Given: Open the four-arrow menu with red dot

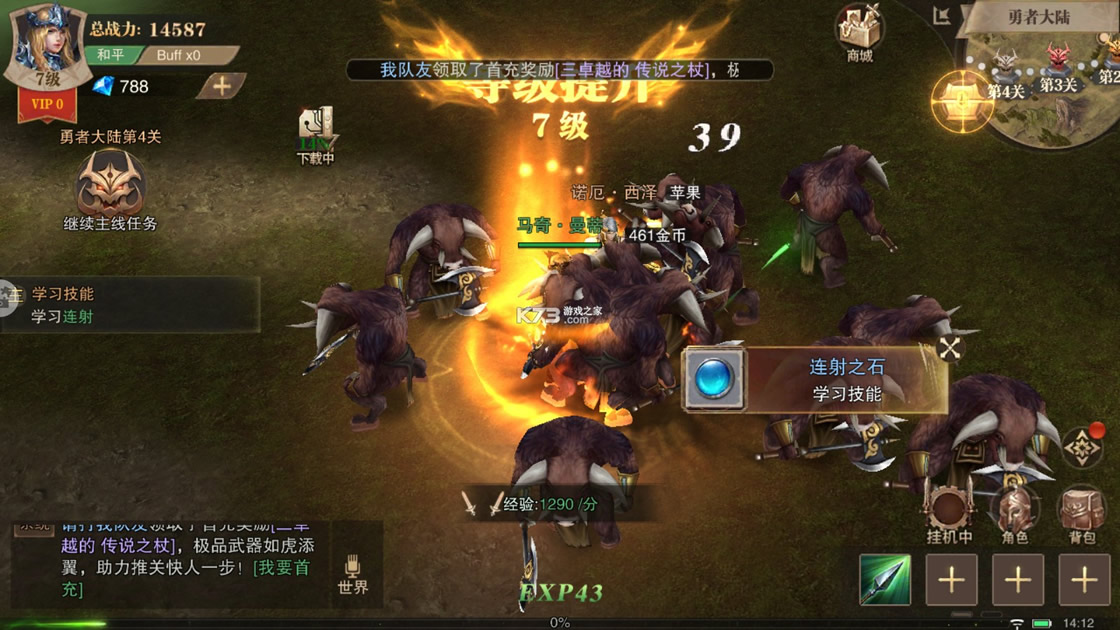Looking at the screenshot, I should (x=1081, y=449).
